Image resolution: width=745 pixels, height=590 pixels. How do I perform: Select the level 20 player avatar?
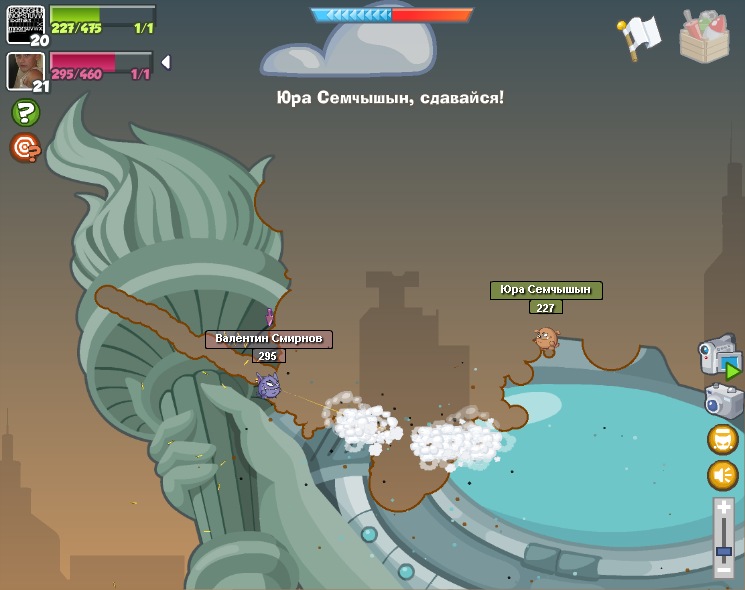pos(26,24)
